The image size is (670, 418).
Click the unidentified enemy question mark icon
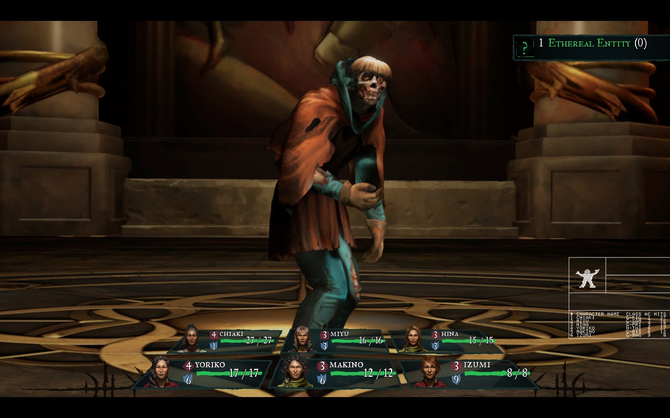(524, 45)
